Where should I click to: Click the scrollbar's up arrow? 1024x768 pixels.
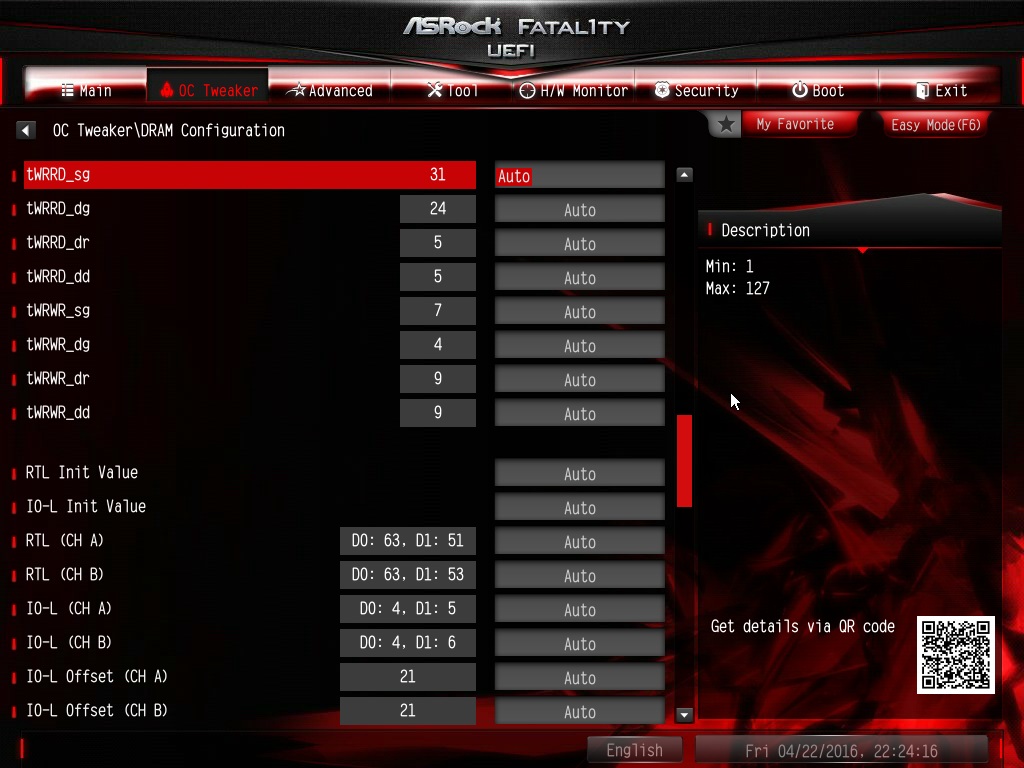(685, 175)
